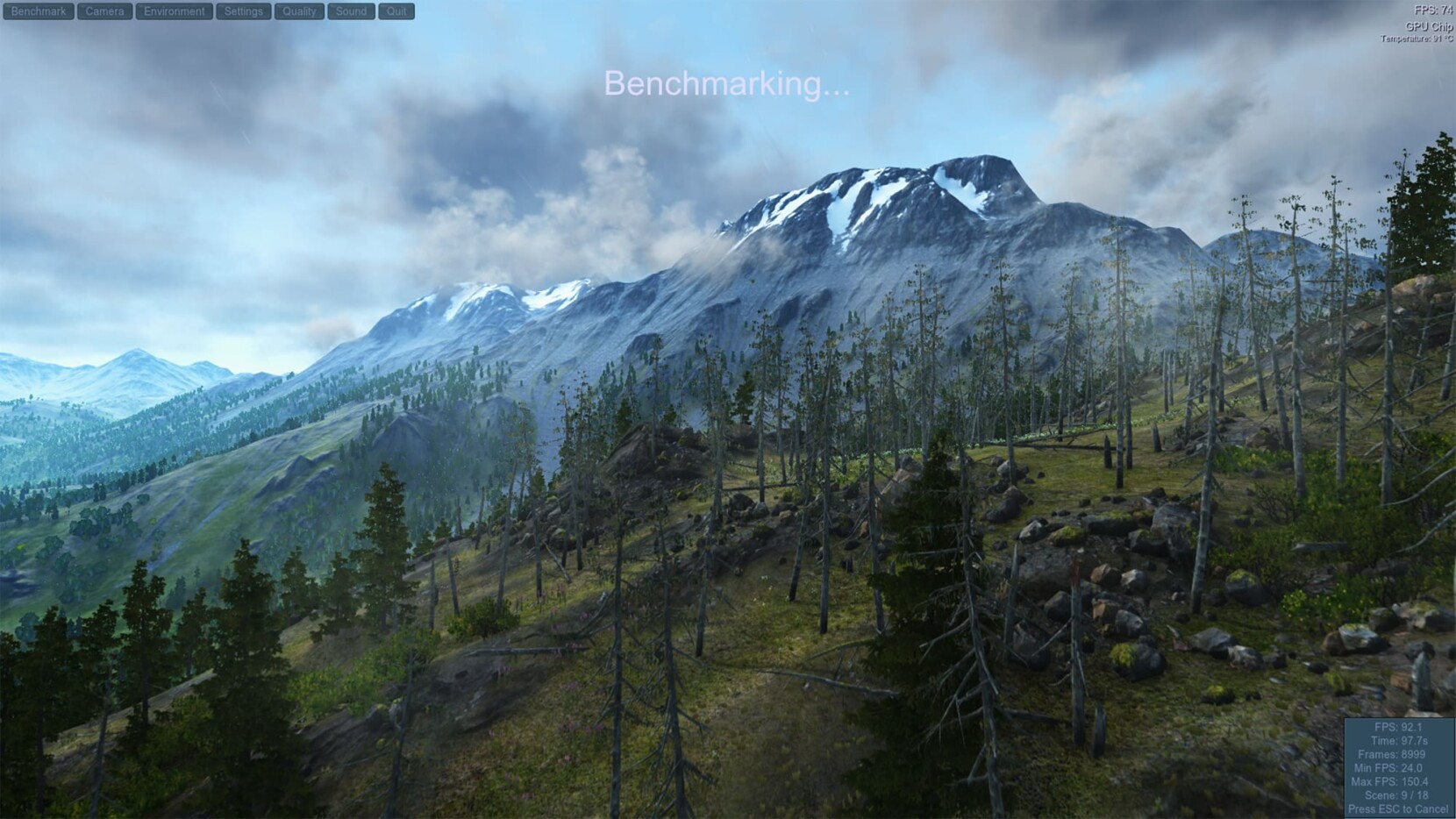Open the Benchmark menu
This screenshot has width=1456, height=819.
click(x=37, y=11)
